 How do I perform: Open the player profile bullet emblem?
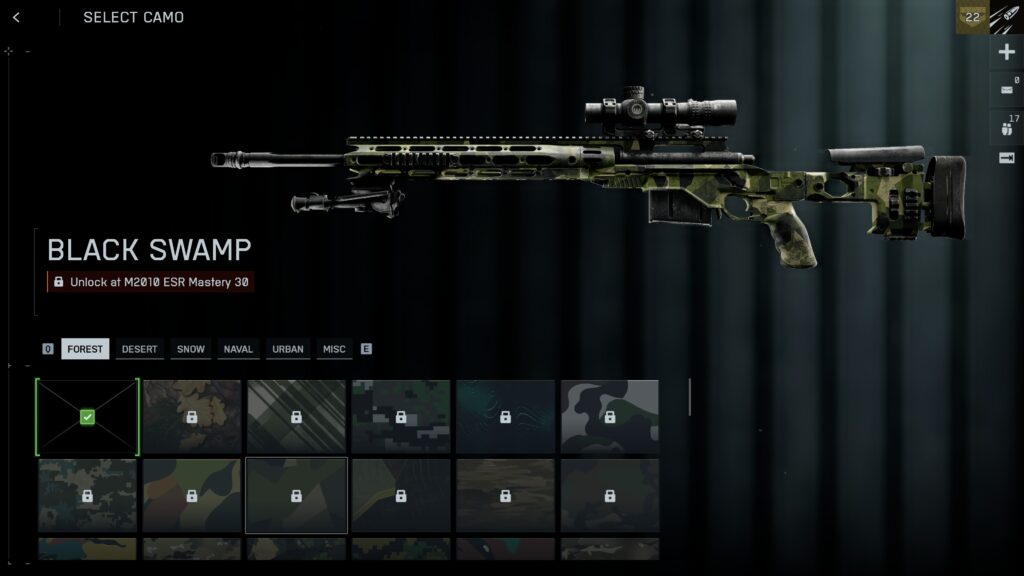tap(1006, 18)
